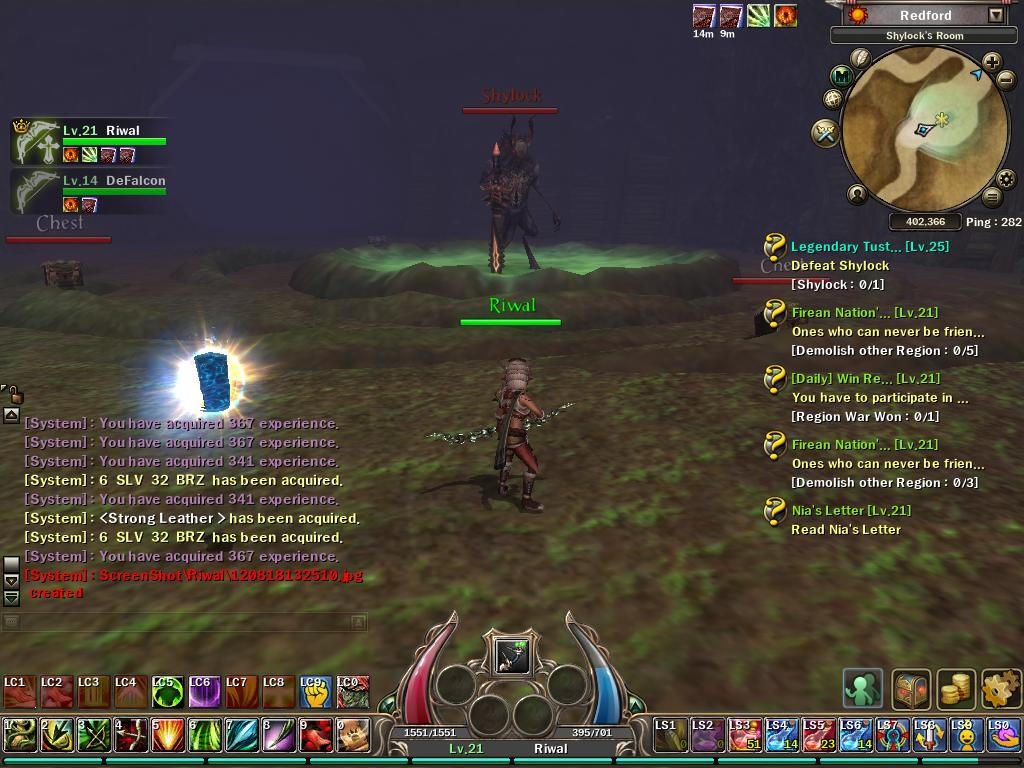The width and height of the screenshot is (1024, 768).
Task: Zoom in the minimap with plus button
Action: coord(991,62)
